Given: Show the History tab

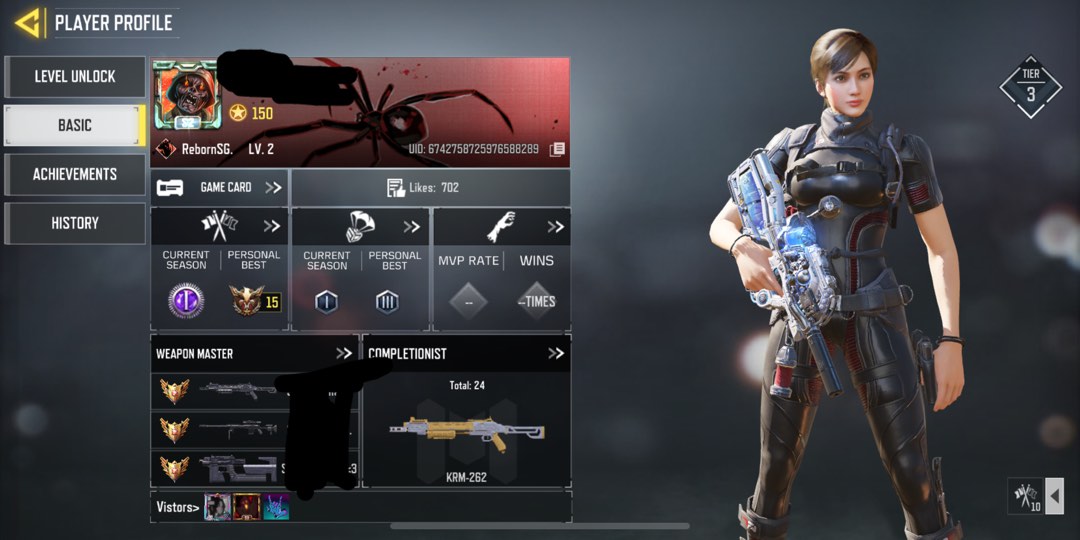Looking at the screenshot, I should pos(75,223).
